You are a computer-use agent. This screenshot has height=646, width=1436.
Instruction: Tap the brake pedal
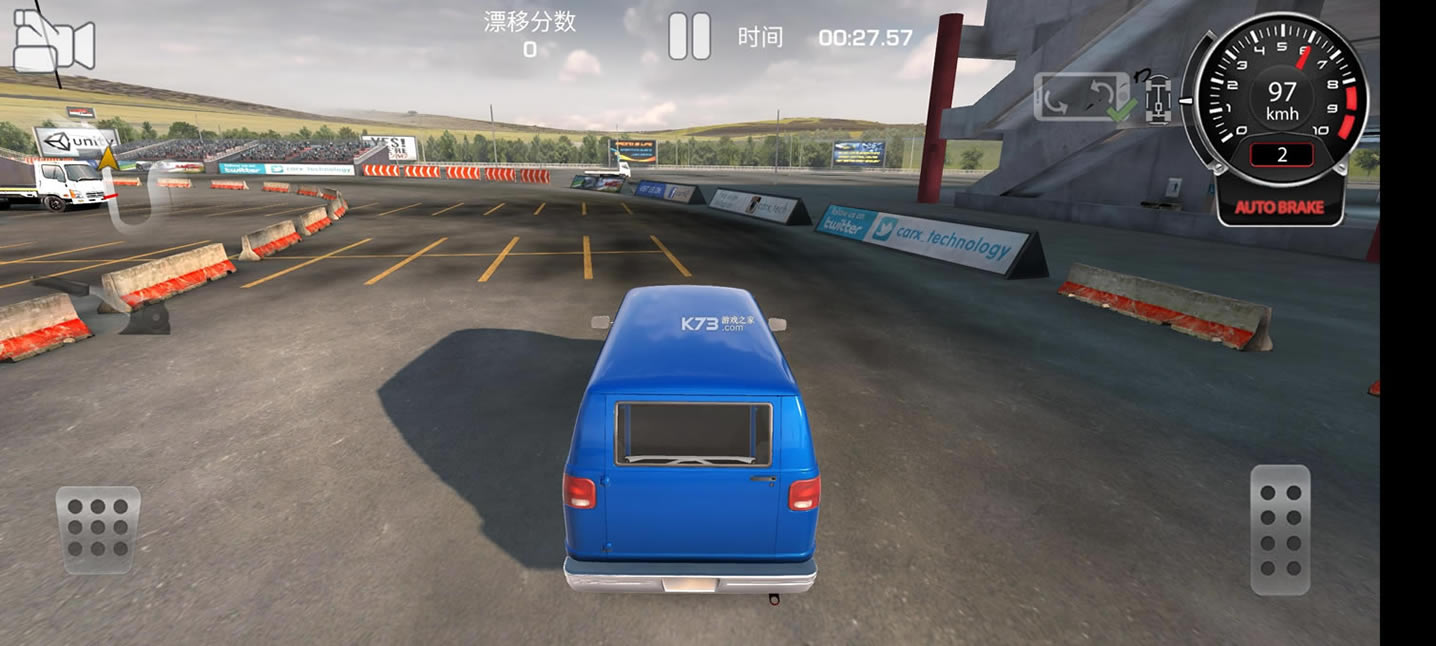[97, 529]
